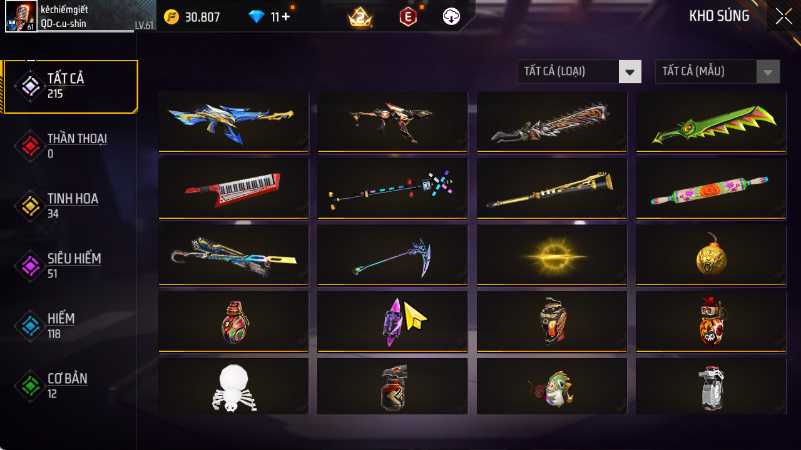Pick the golden round grenade skin

pyautogui.click(x=711, y=256)
